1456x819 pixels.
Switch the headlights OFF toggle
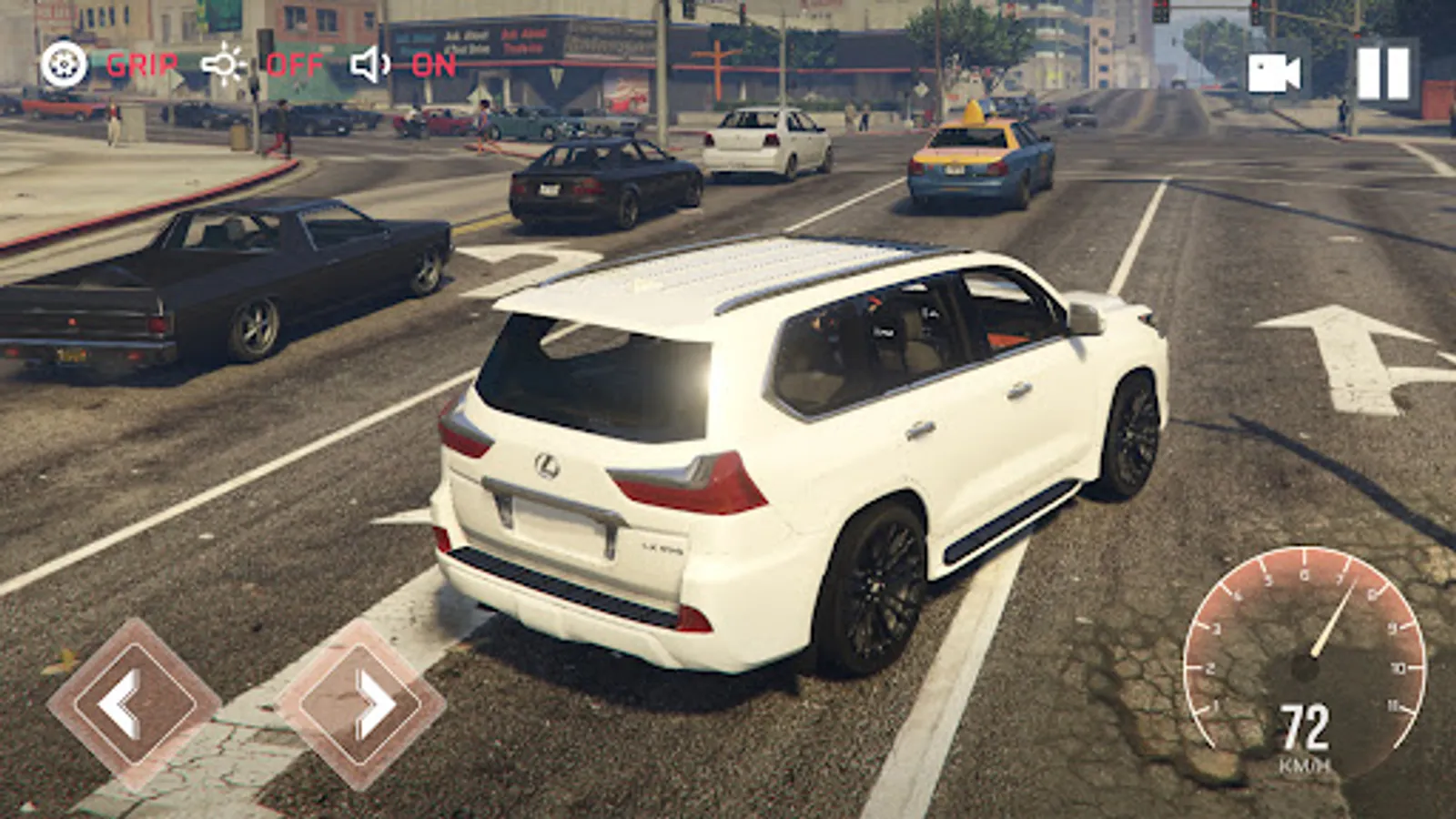[x=262, y=65]
